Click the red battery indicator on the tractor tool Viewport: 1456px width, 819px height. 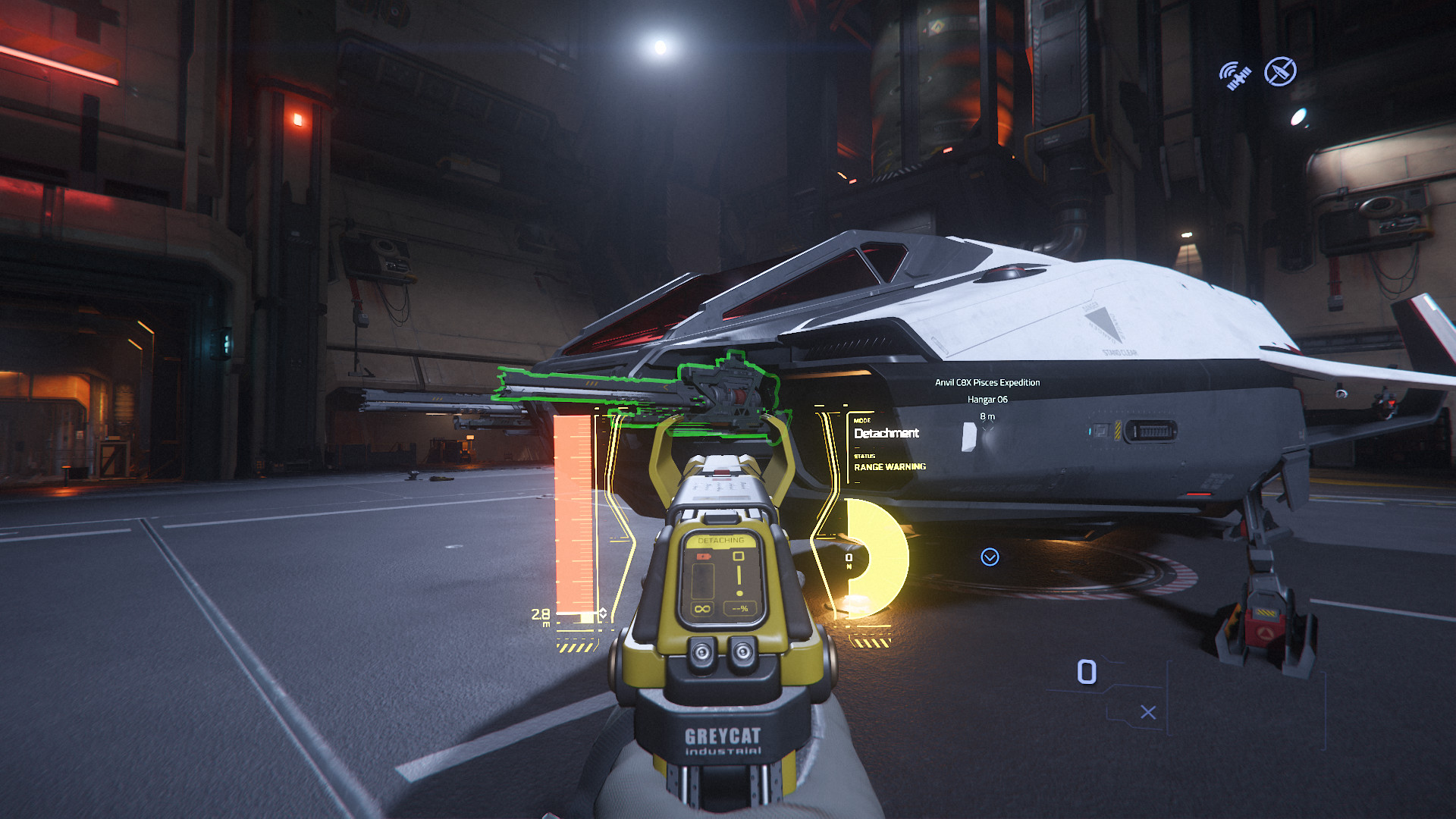tap(703, 556)
